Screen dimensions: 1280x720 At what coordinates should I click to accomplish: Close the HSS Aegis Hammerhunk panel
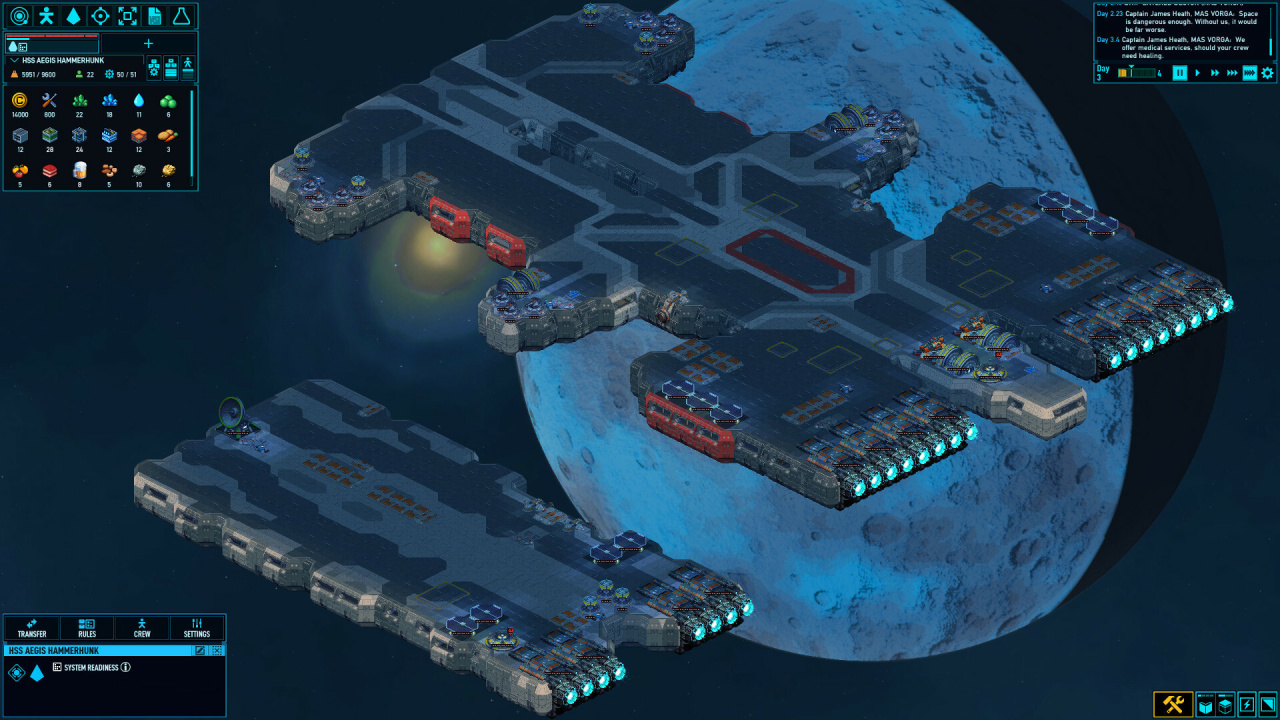point(217,650)
